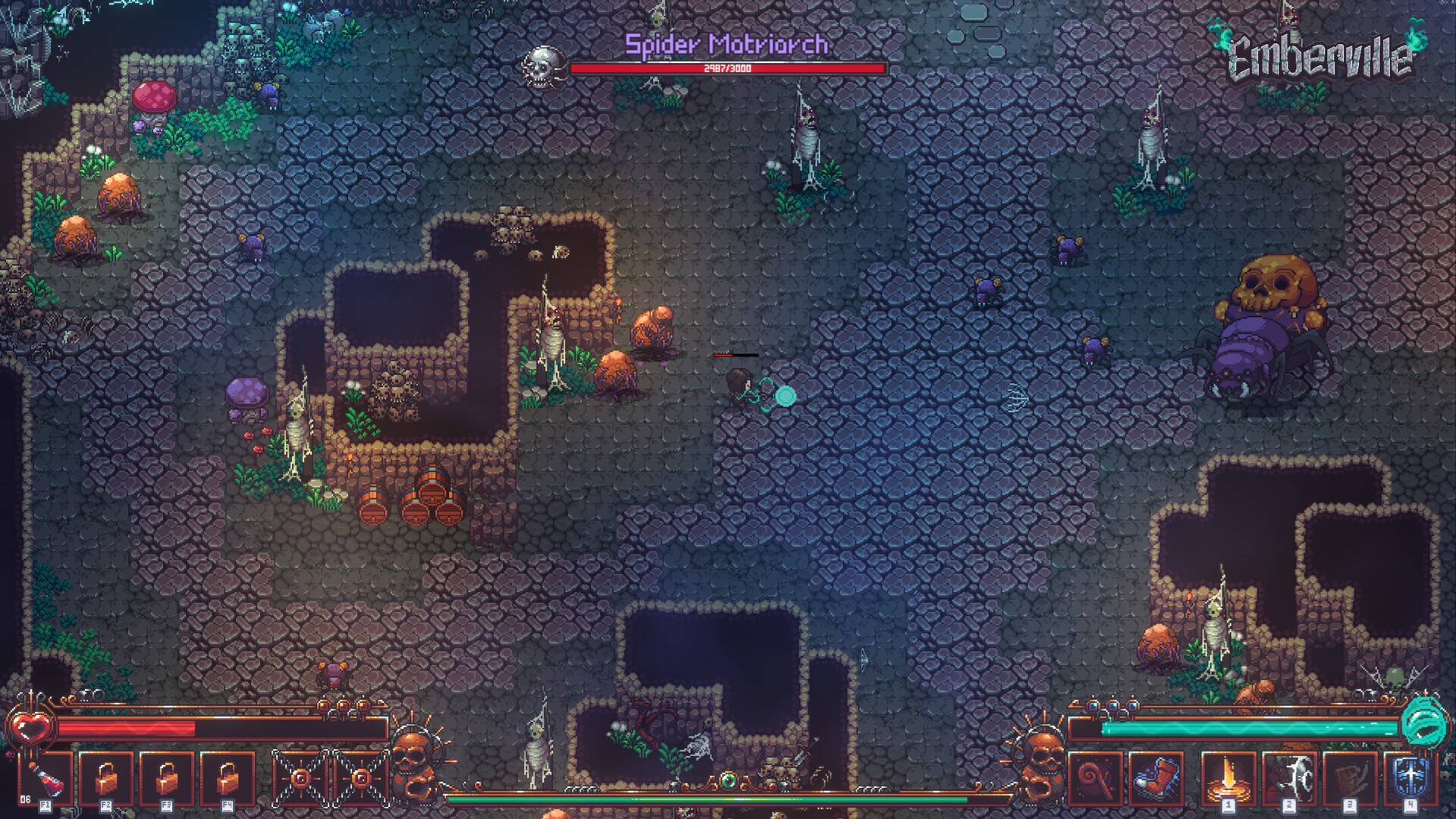Image resolution: width=1456 pixels, height=819 pixels.
Task: Activate the flame pillar ability in slot 1
Action: coord(1228,777)
